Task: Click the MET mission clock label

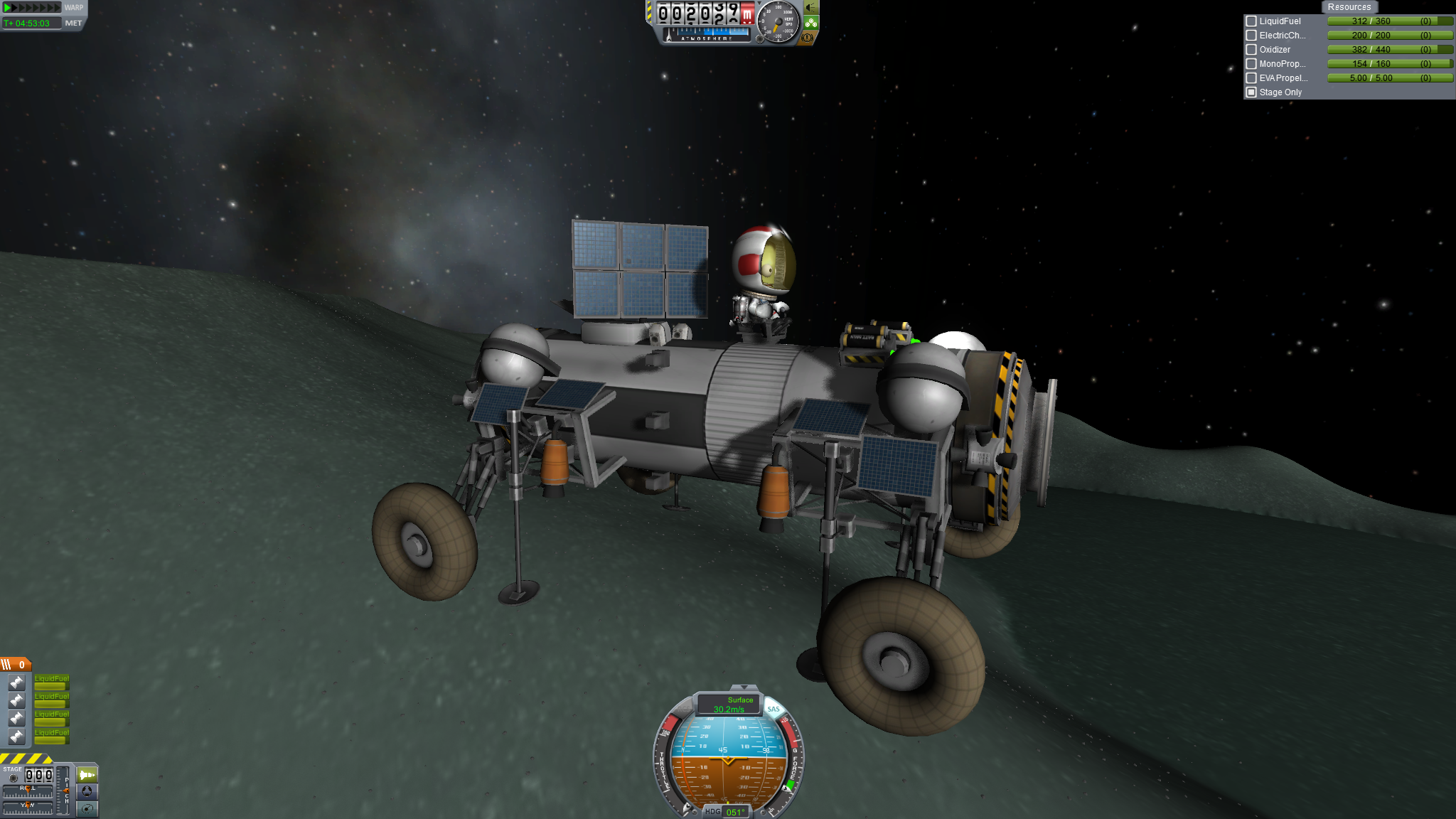Action: tap(73, 23)
